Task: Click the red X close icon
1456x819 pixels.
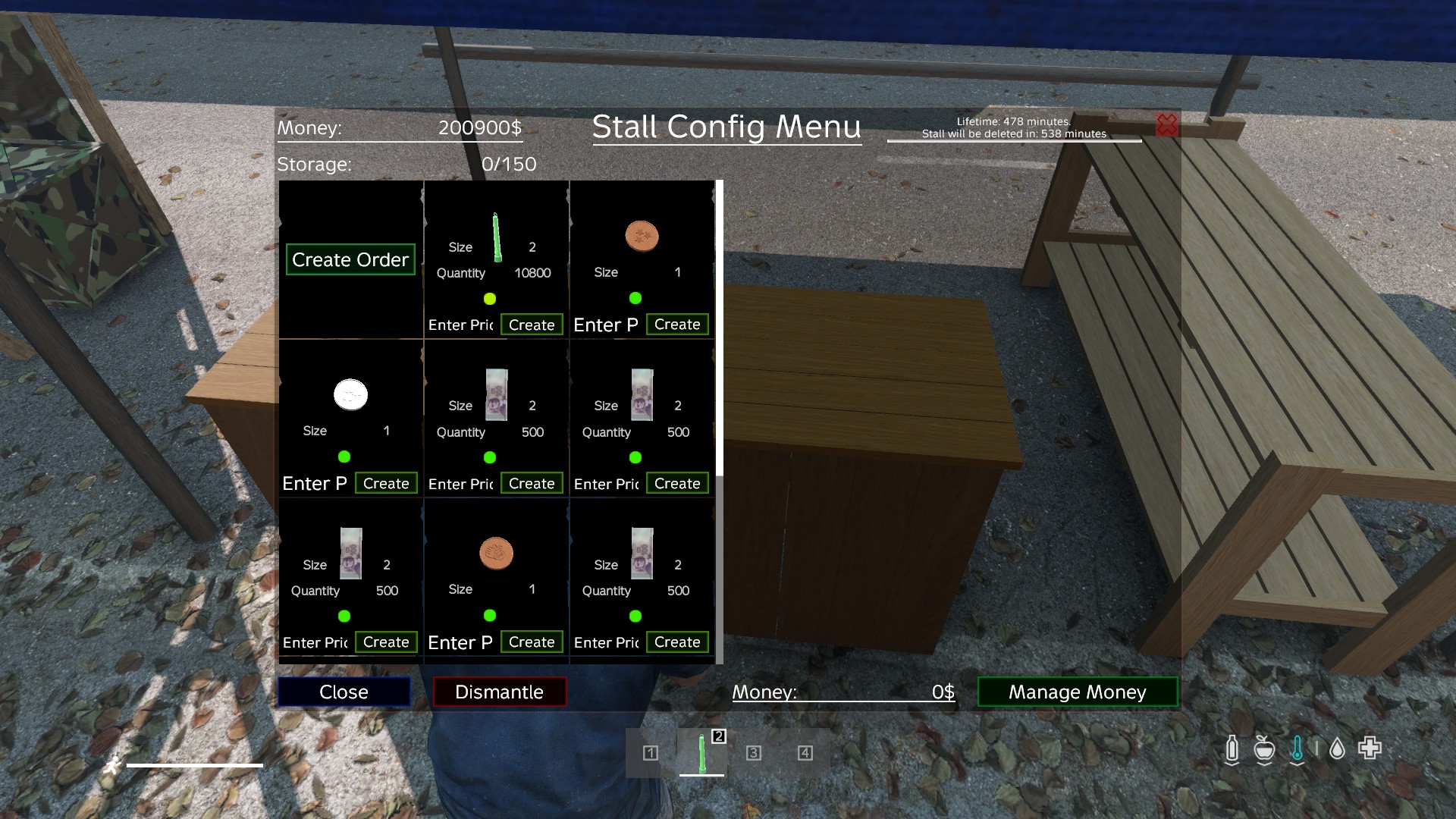Action: click(x=1166, y=125)
